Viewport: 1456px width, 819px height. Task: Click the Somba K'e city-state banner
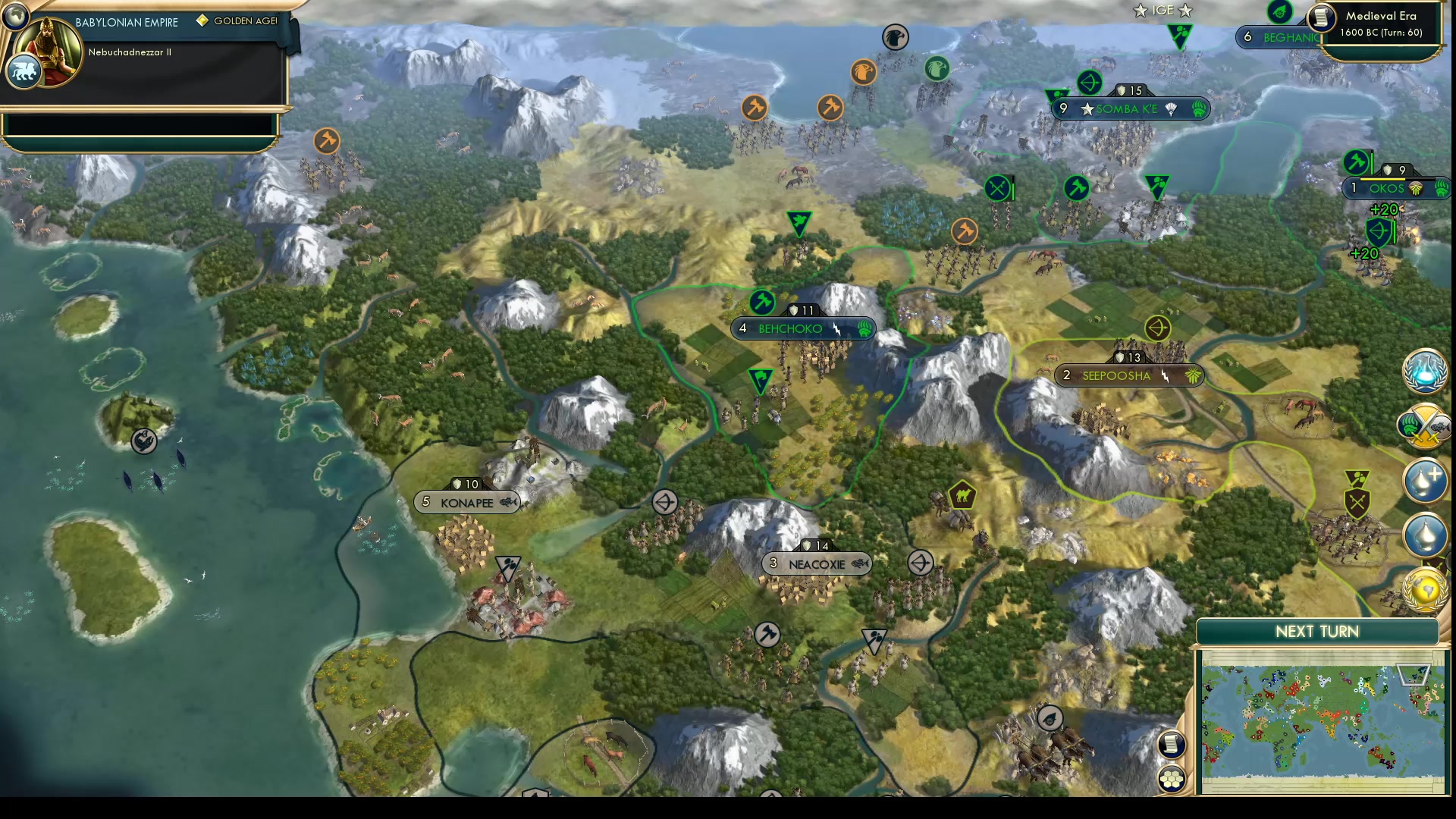pyautogui.click(x=1131, y=108)
